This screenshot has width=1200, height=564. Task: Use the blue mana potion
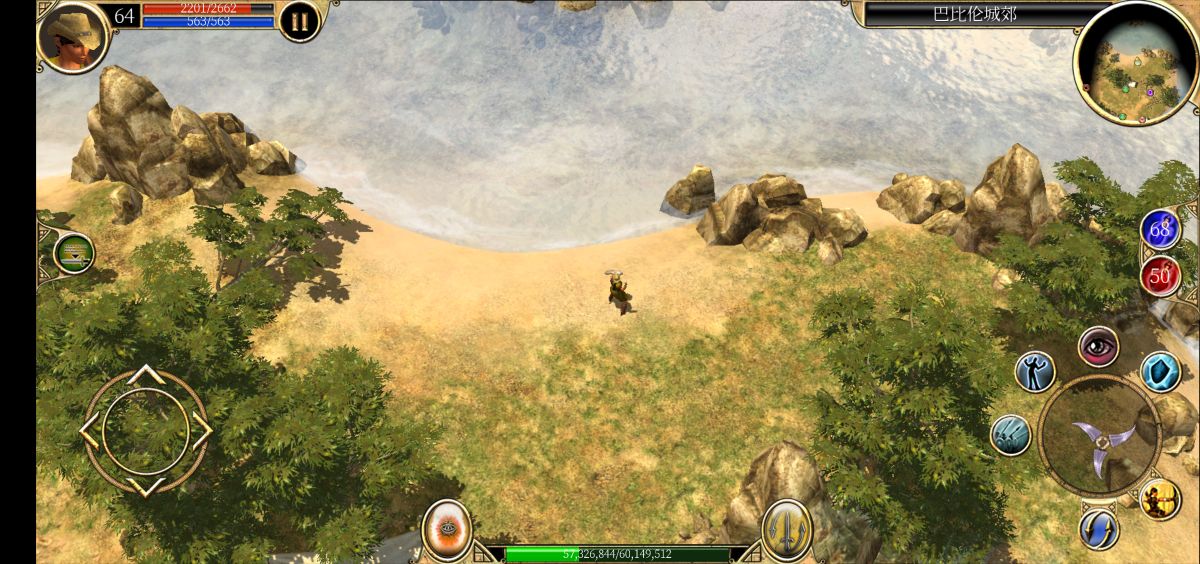pos(1160,230)
